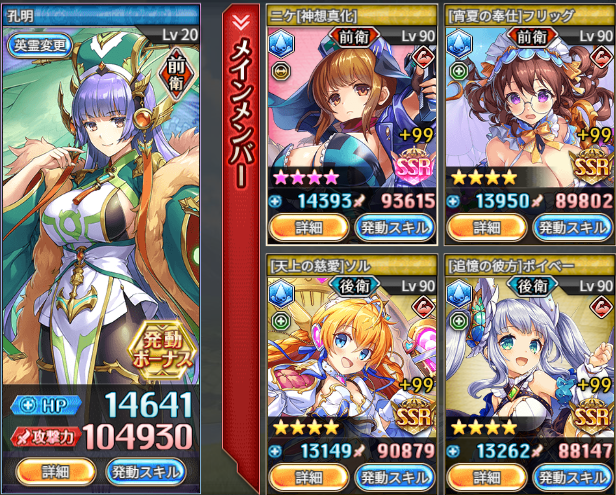Click the 英霊変更 button

(x=41, y=44)
